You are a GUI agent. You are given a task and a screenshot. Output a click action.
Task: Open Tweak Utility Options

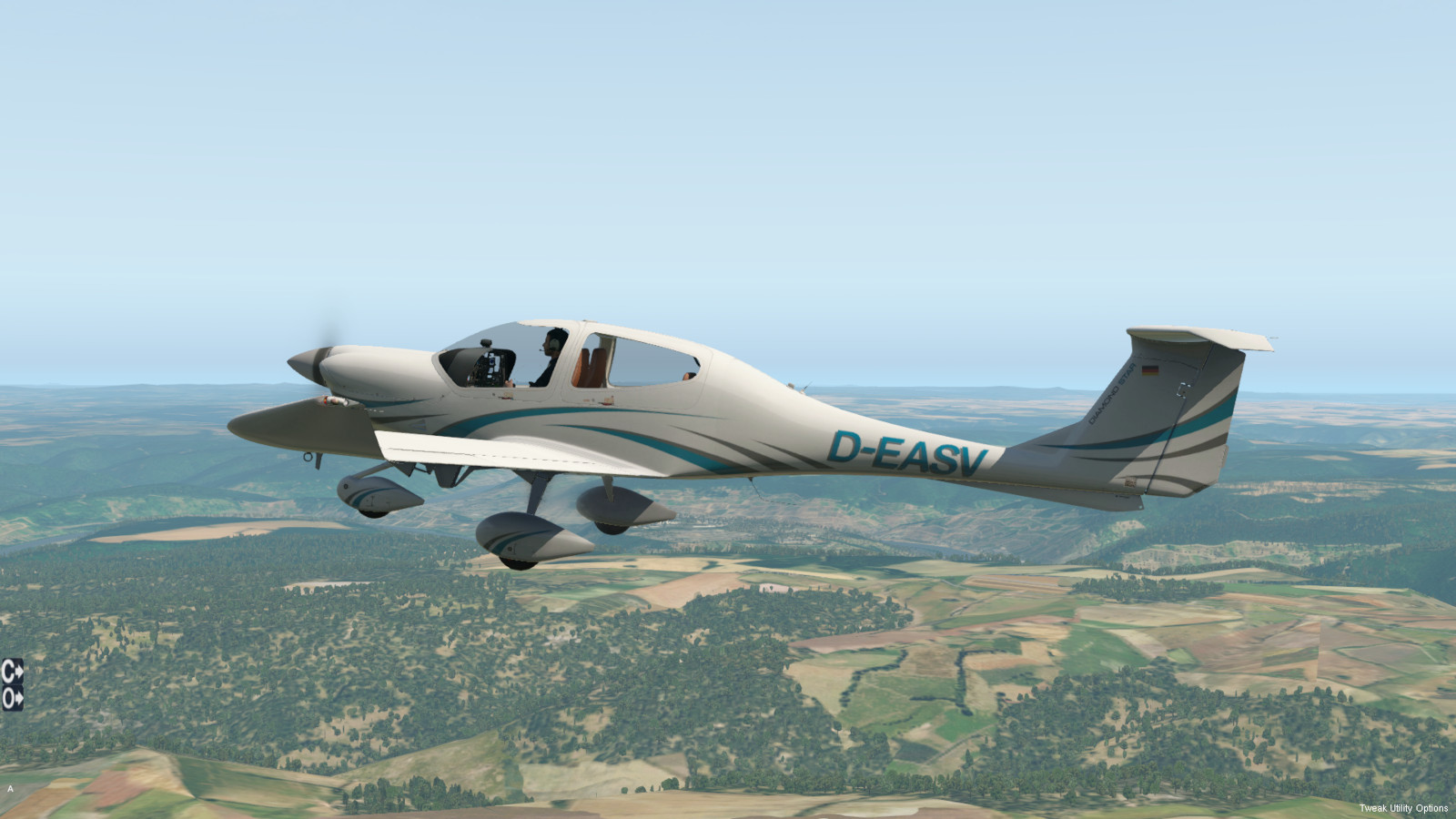pyautogui.click(x=1403, y=808)
